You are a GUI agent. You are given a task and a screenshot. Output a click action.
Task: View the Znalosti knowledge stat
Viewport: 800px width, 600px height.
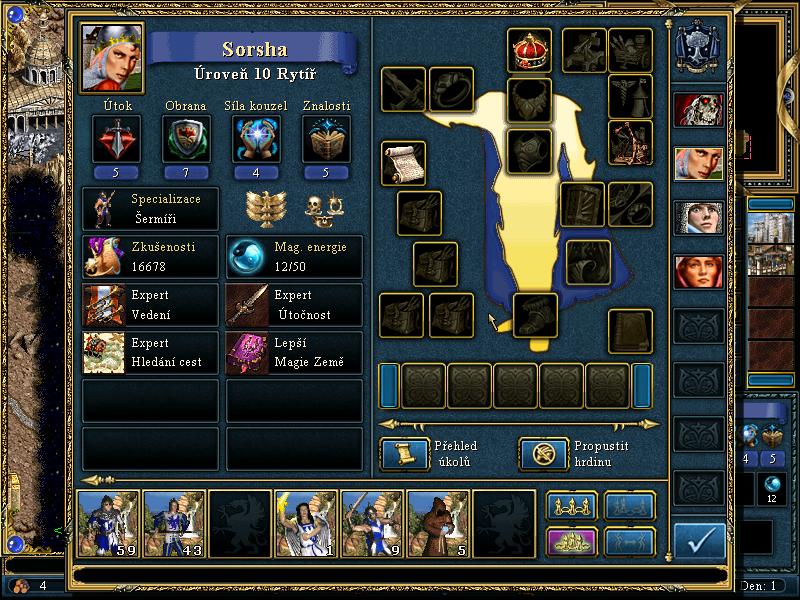tap(327, 138)
